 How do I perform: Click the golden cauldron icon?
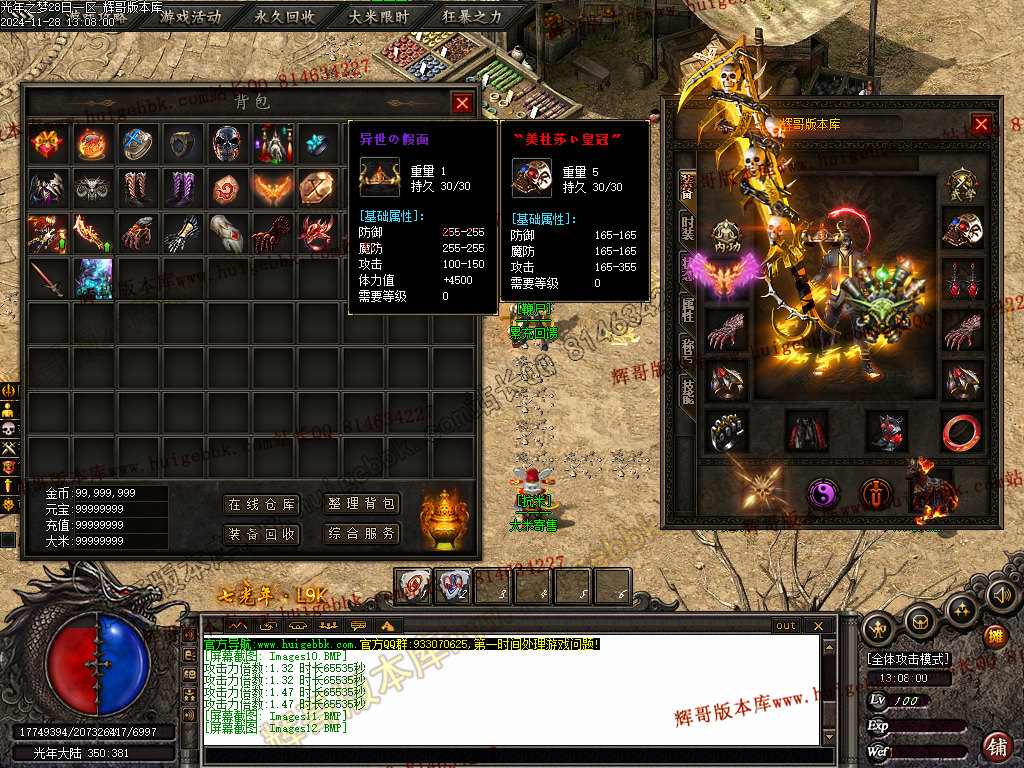(442, 518)
